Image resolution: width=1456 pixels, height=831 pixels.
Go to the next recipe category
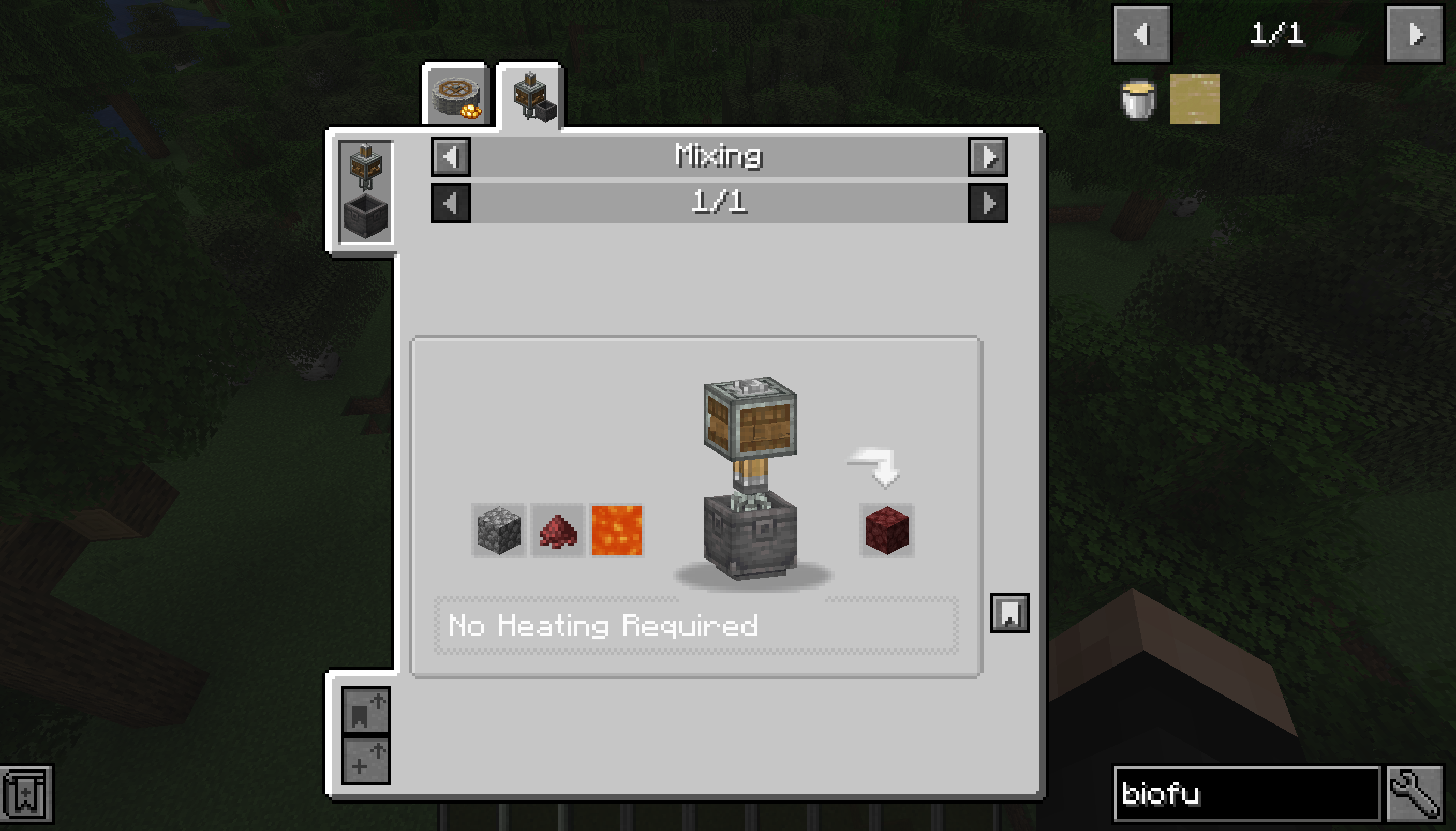point(987,158)
